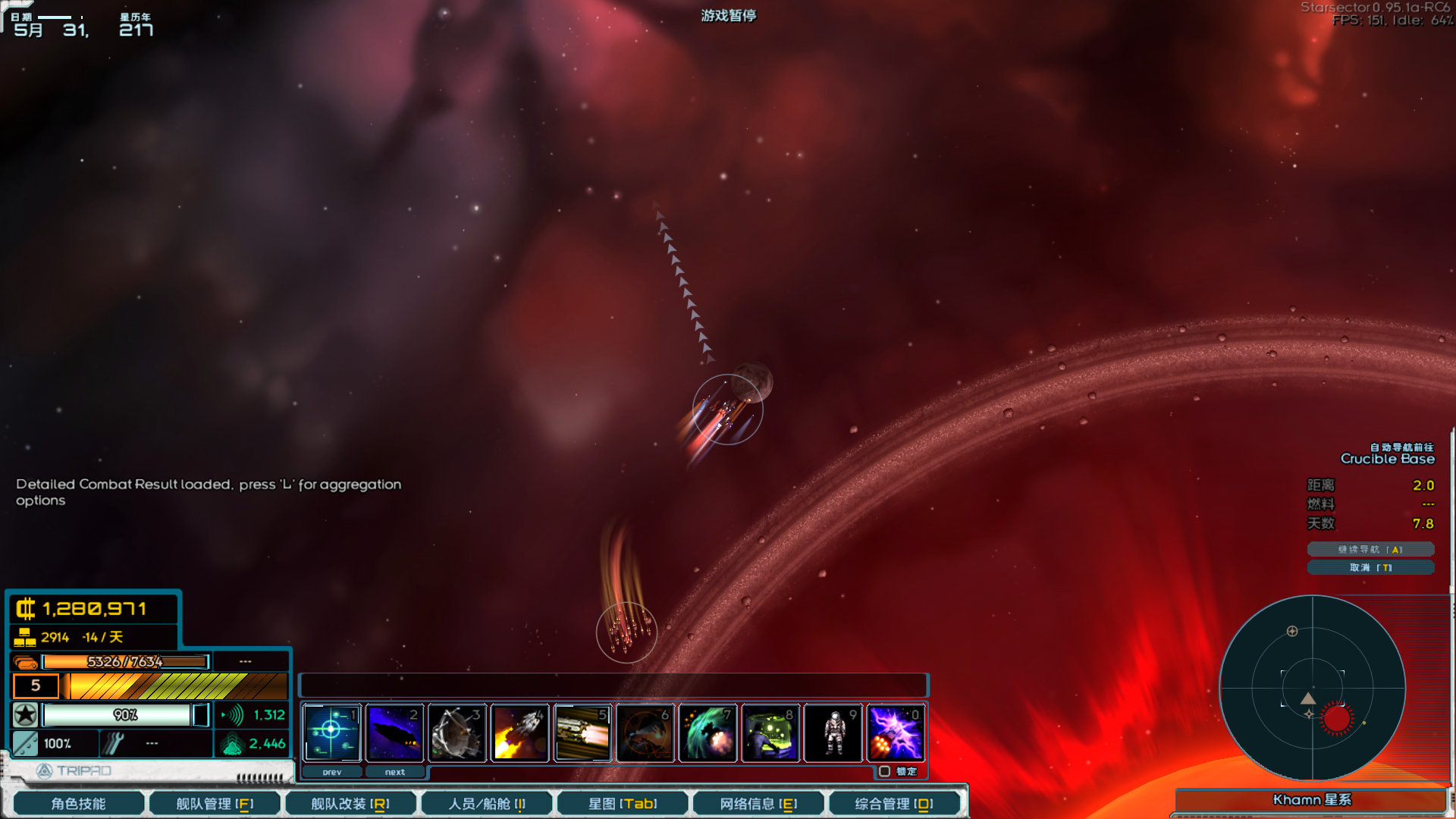This screenshot has width=1456, height=819.
Task: Open 网络信息 intel screen
Action: (x=758, y=803)
